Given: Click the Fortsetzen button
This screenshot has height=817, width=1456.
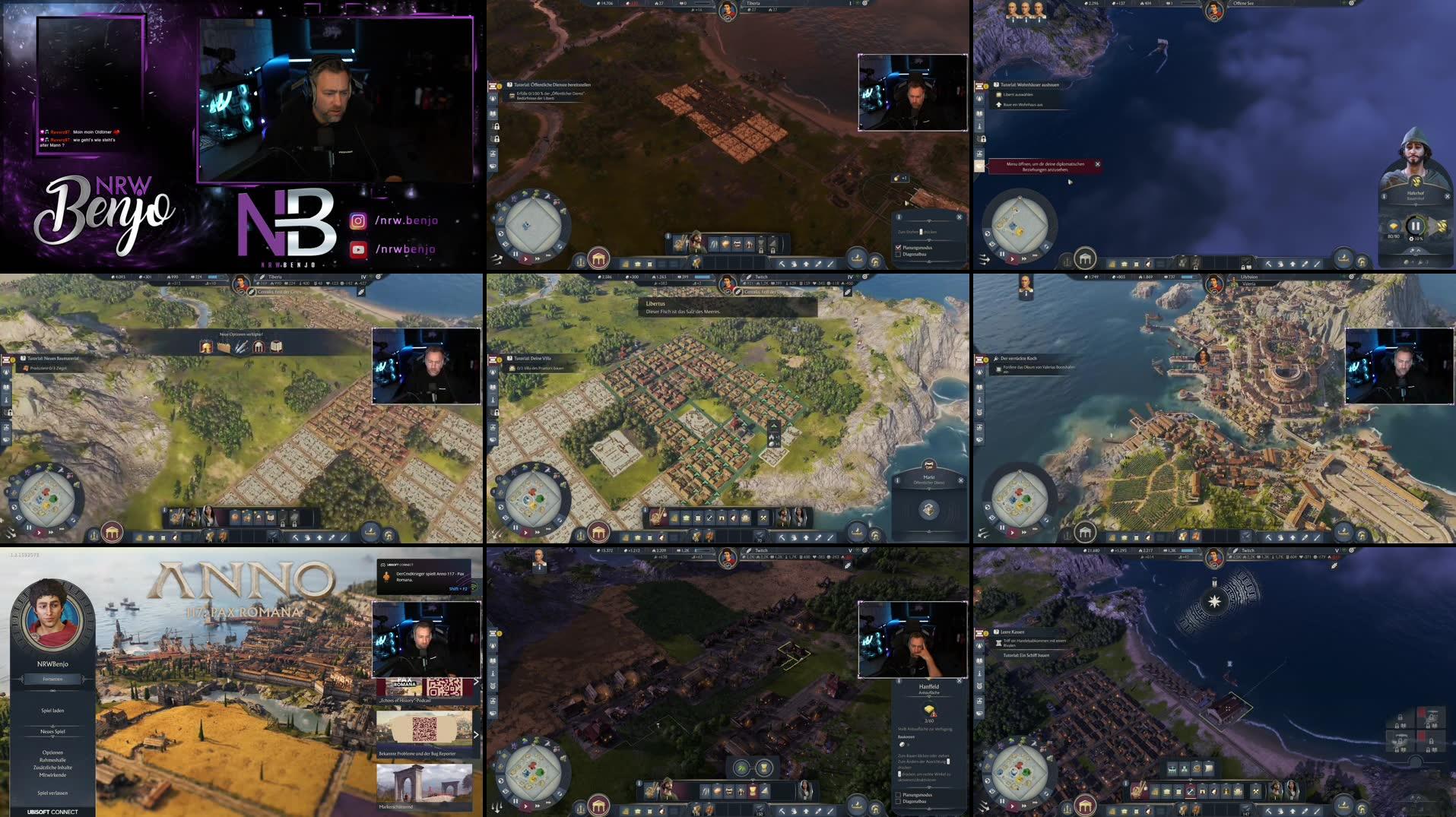Looking at the screenshot, I should point(53,679).
